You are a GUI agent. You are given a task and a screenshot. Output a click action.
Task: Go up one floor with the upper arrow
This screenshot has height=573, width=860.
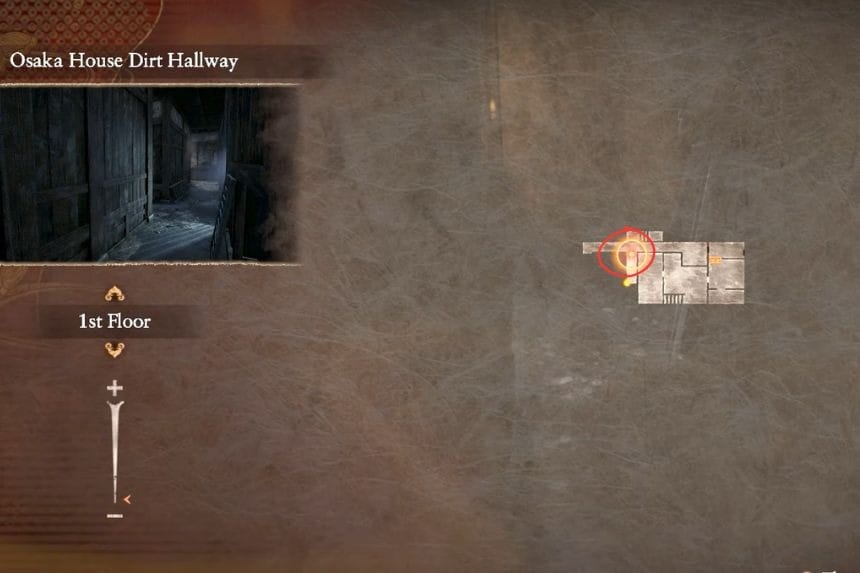click(114, 294)
